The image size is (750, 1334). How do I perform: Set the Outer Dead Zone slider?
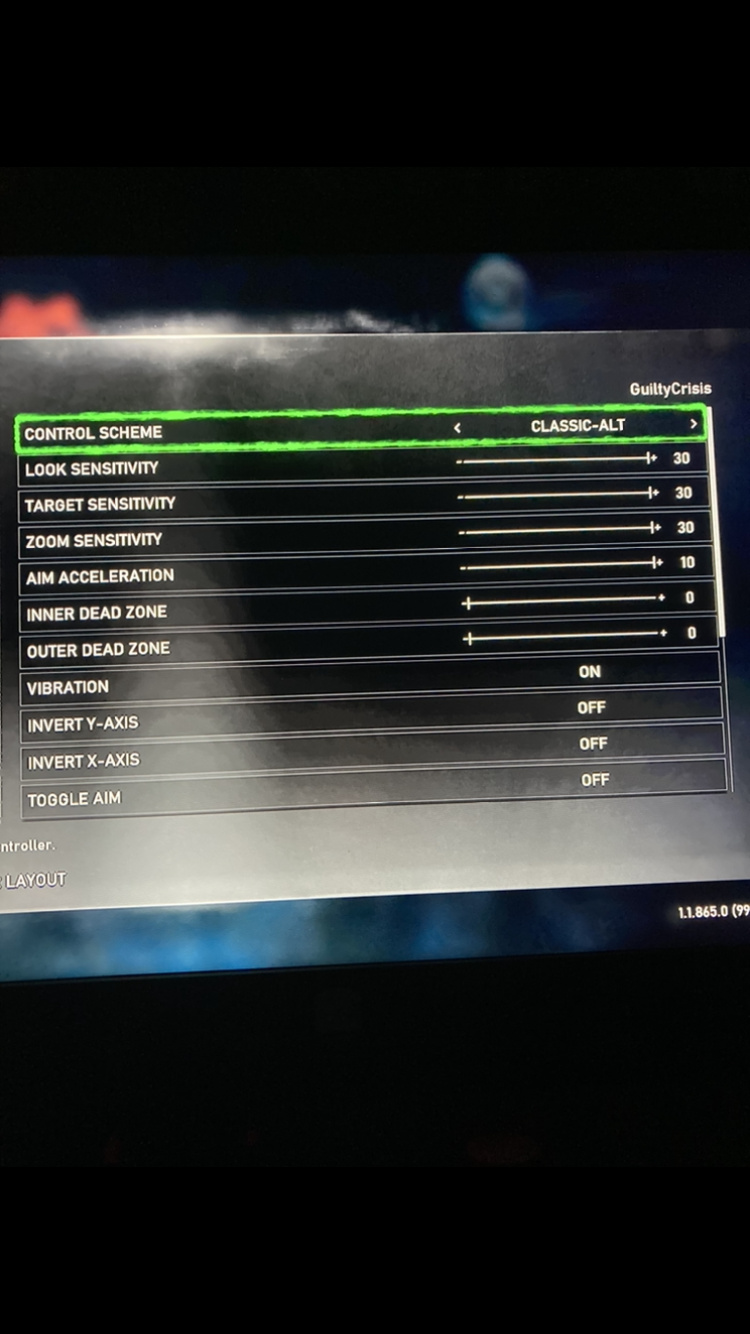point(564,636)
